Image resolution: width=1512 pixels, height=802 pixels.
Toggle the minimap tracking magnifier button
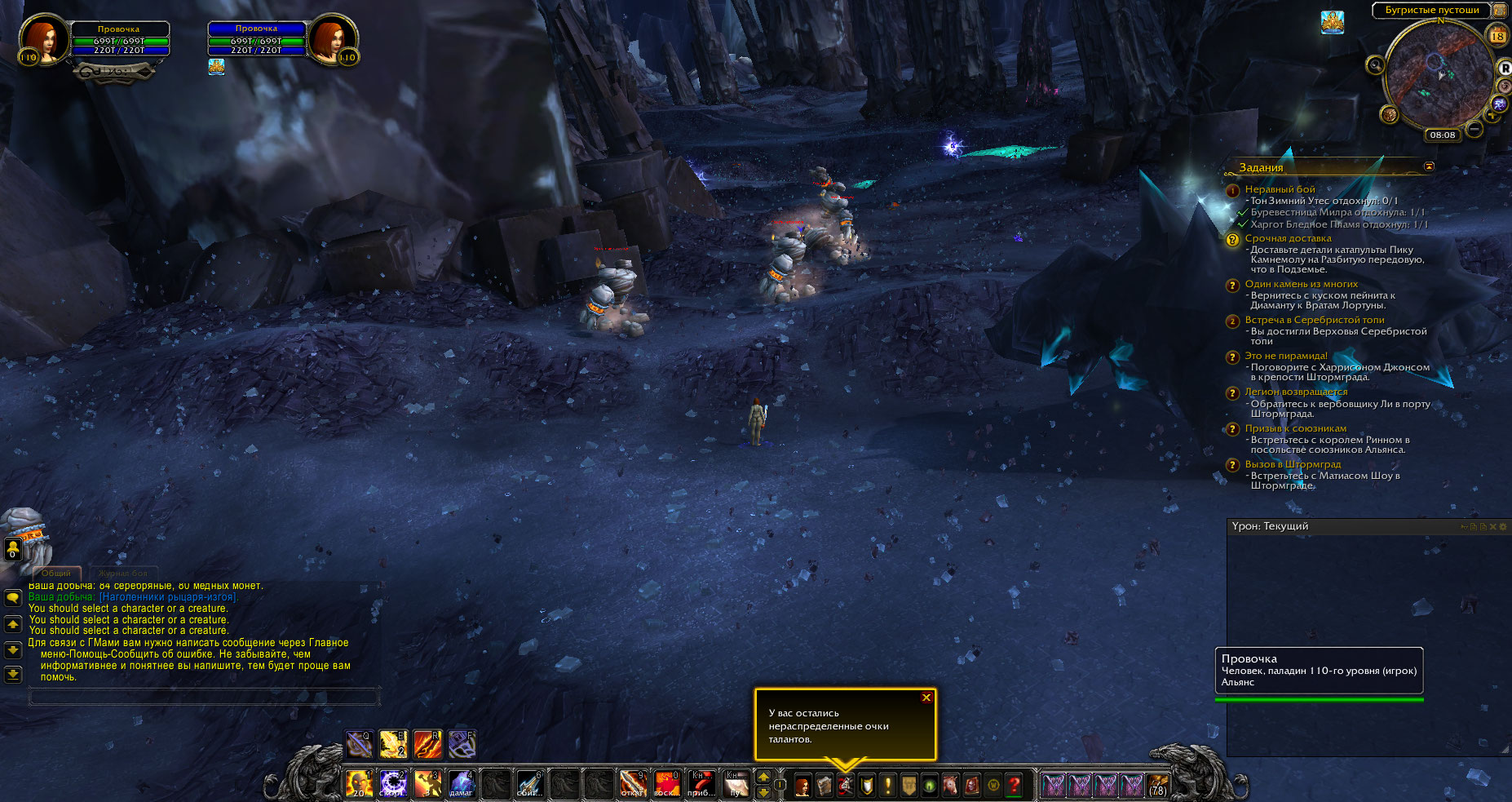tap(1376, 64)
